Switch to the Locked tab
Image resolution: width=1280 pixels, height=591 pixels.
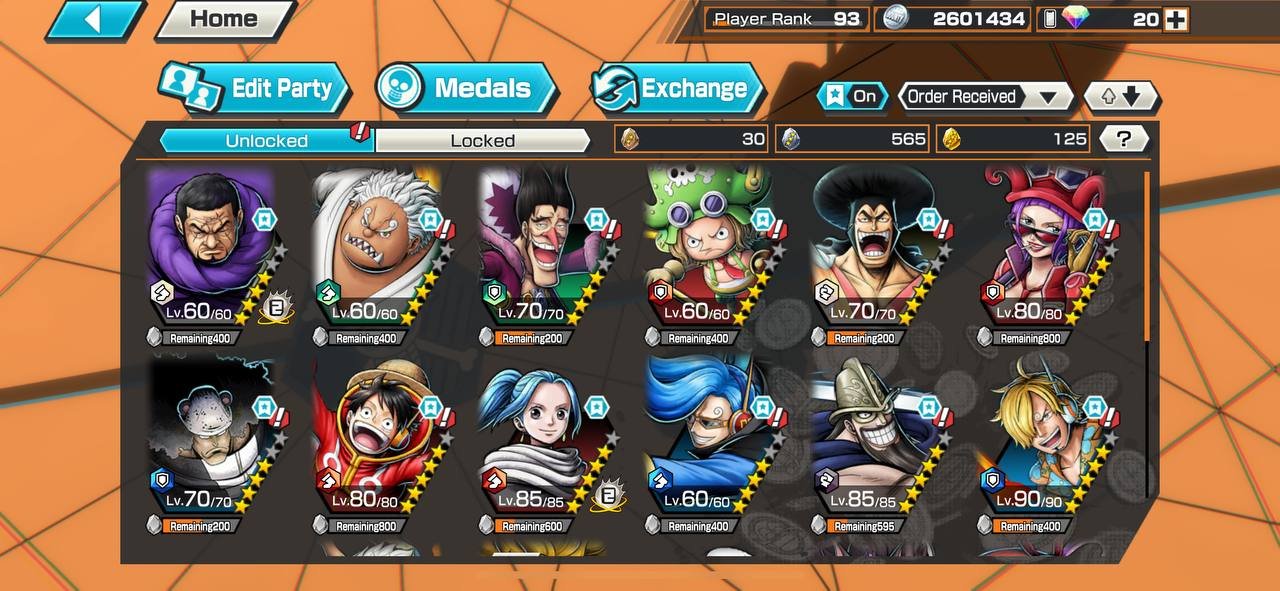point(482,140)
